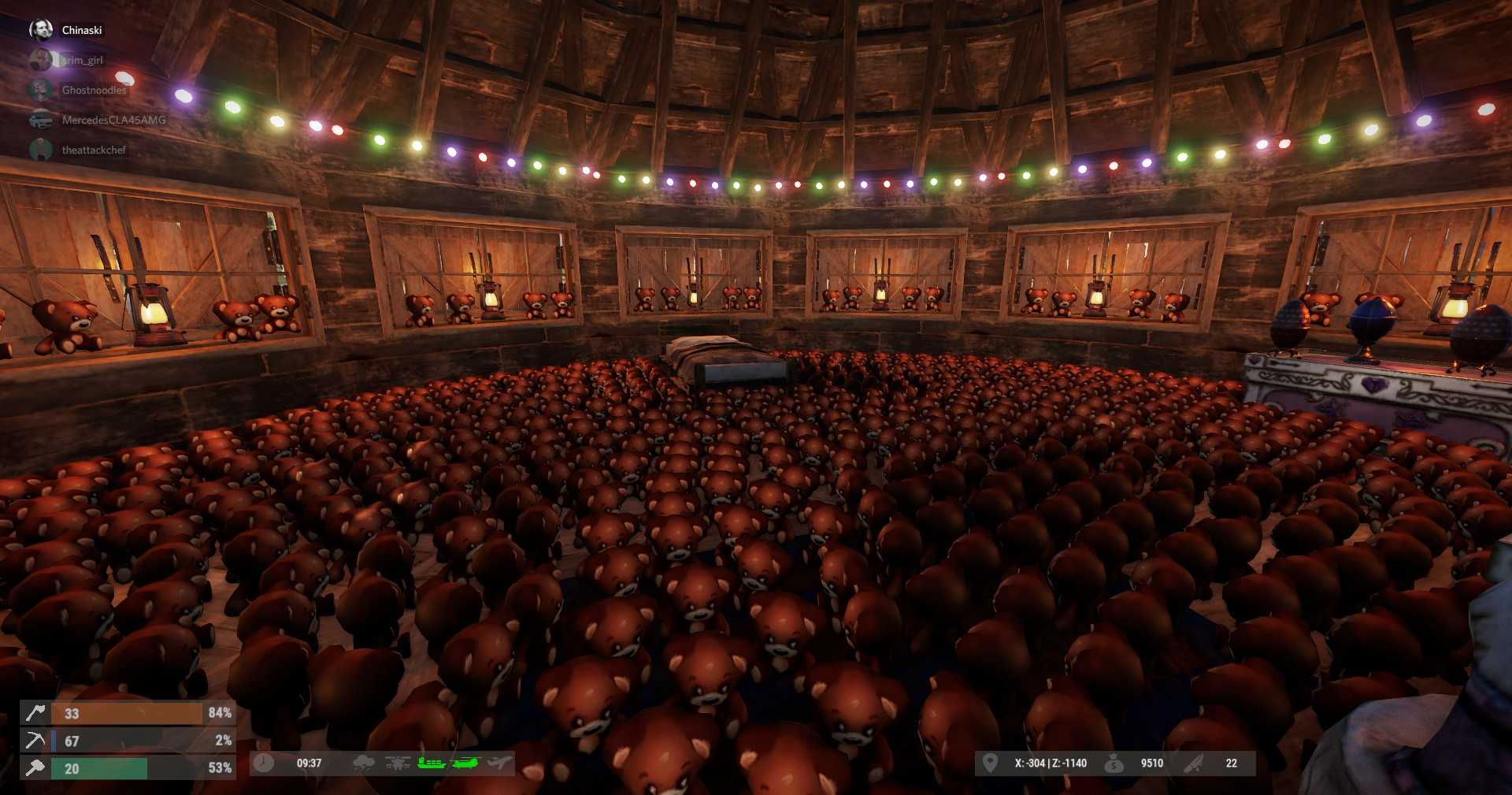Viewport: 1512px width, 795px height.
Task: Click the woodcutting hatchet skill icon
Action: point(35,713)
